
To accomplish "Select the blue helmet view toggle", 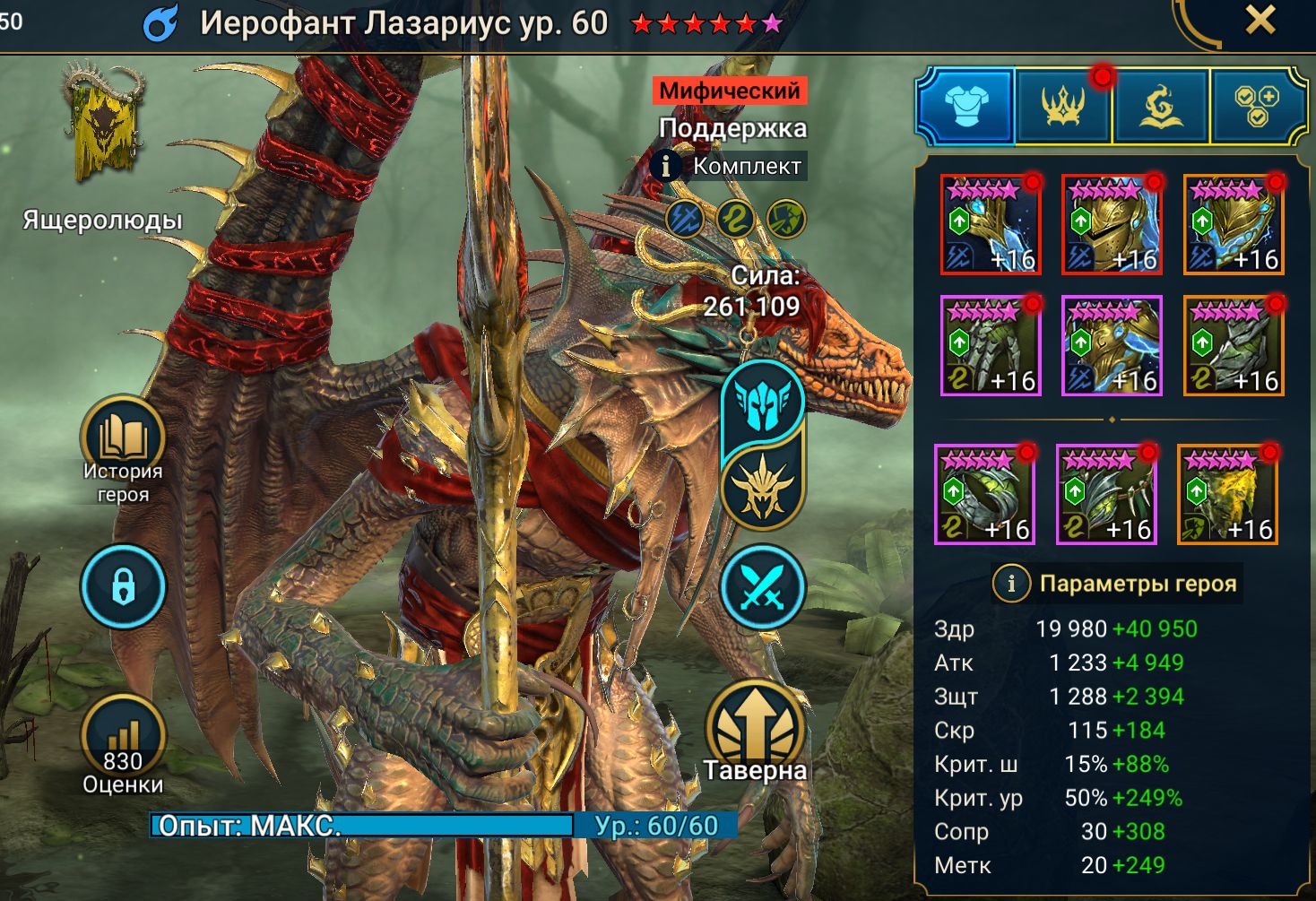I will coord(763,402).
